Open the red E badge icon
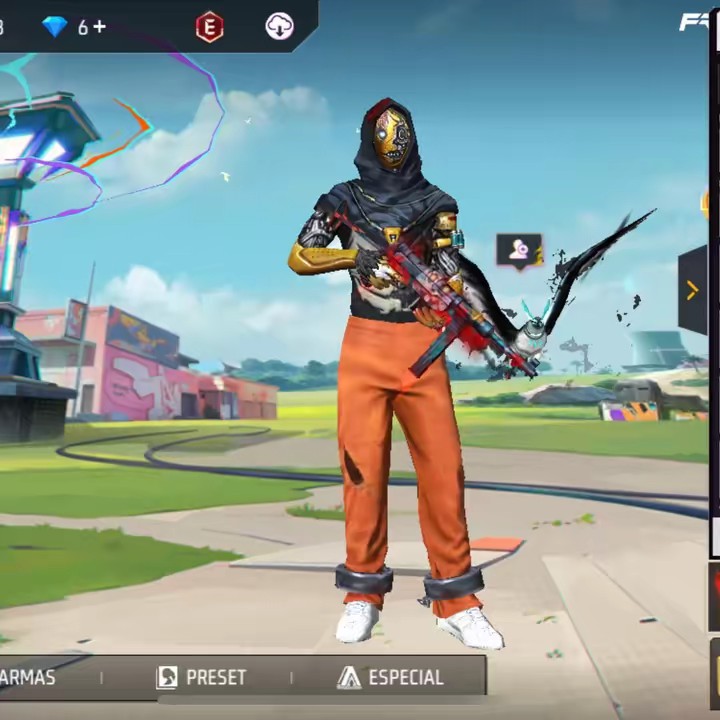 click(x=209, y=27)
